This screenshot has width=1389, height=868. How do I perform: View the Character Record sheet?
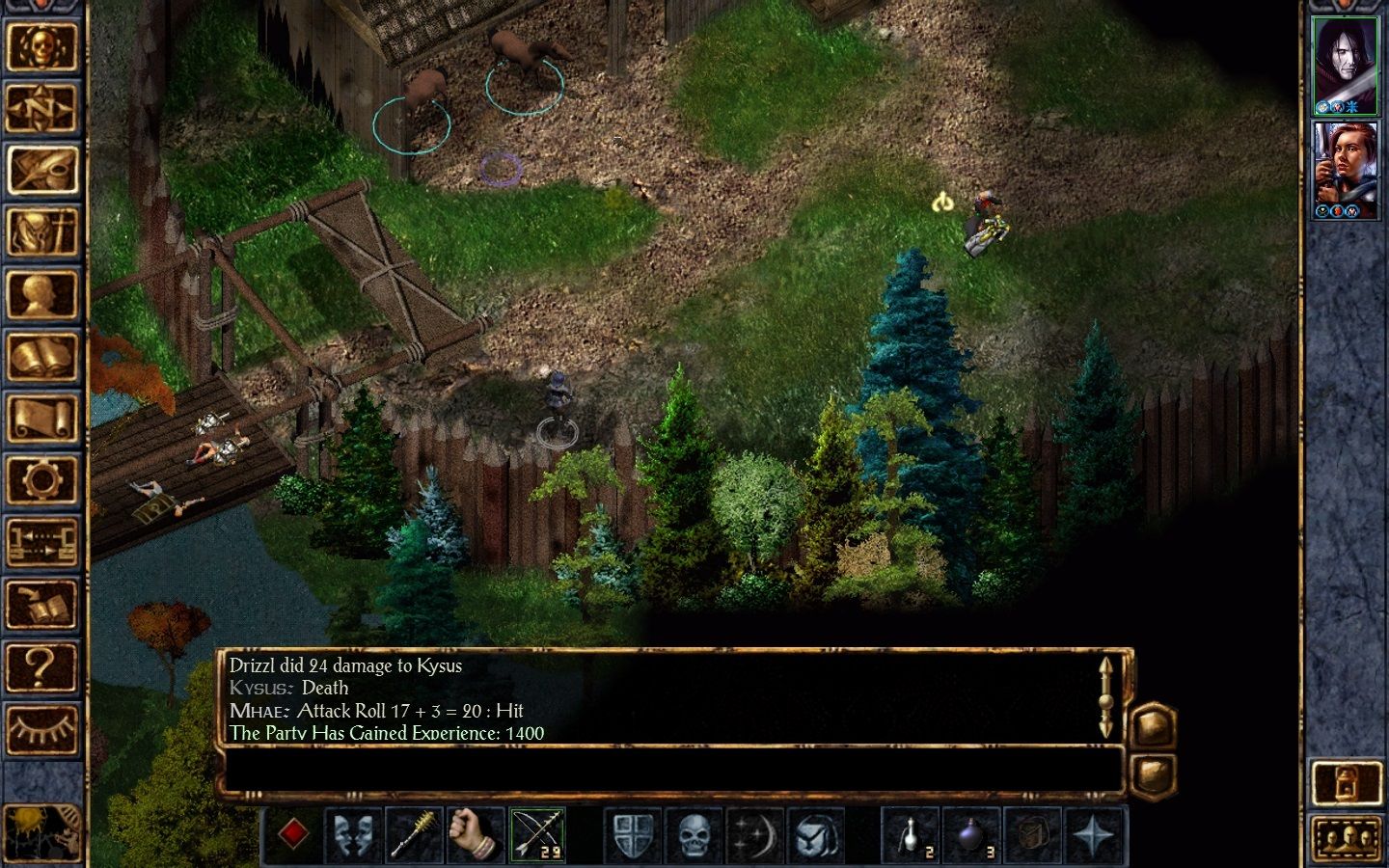click(42, 296)
